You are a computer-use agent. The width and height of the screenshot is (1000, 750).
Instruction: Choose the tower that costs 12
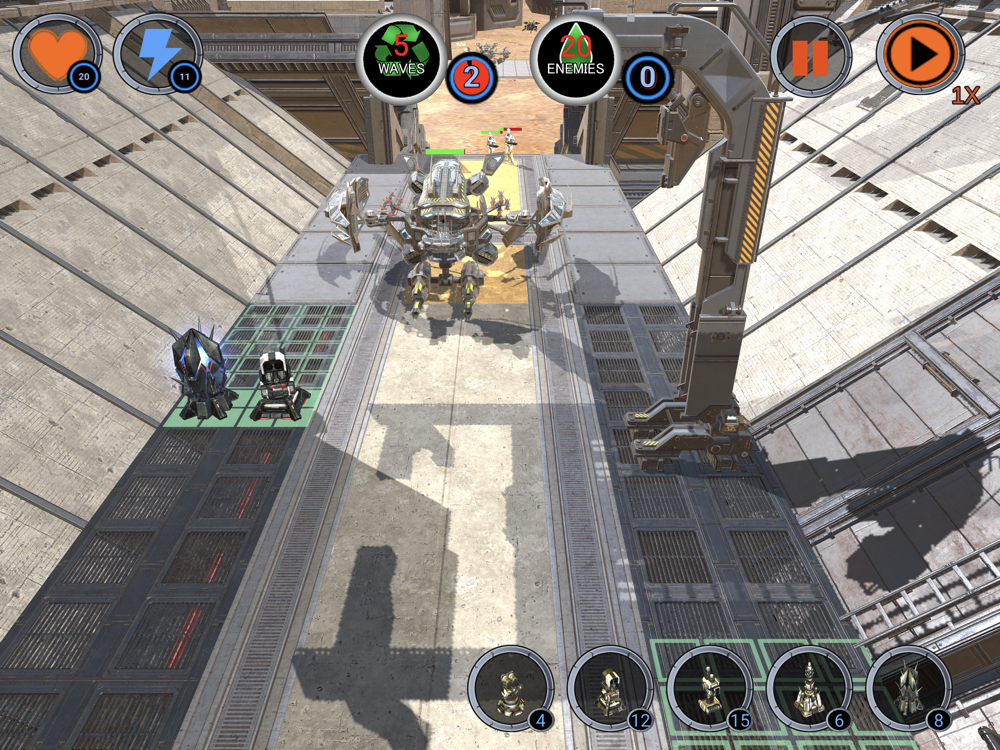[609, 688]
